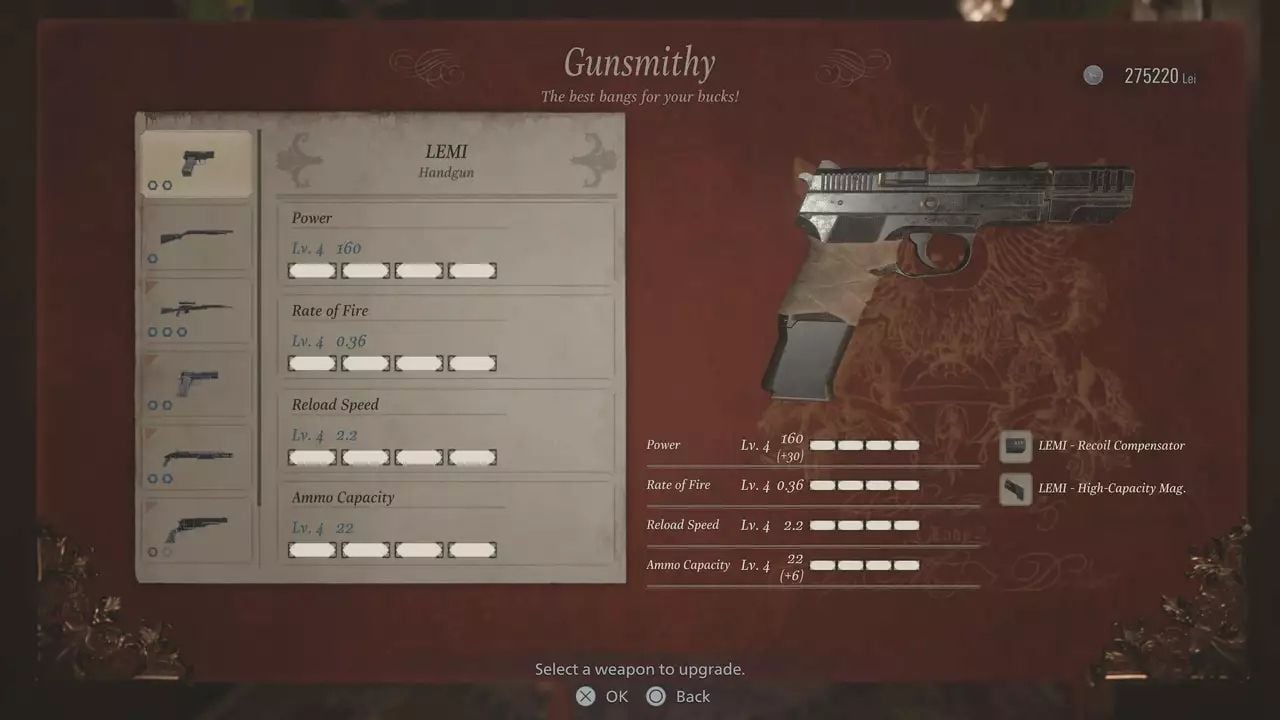Screen dimensions: 1280x720
Task: Choose the revolver magnum weapon slot
Action: click(196, 530)
